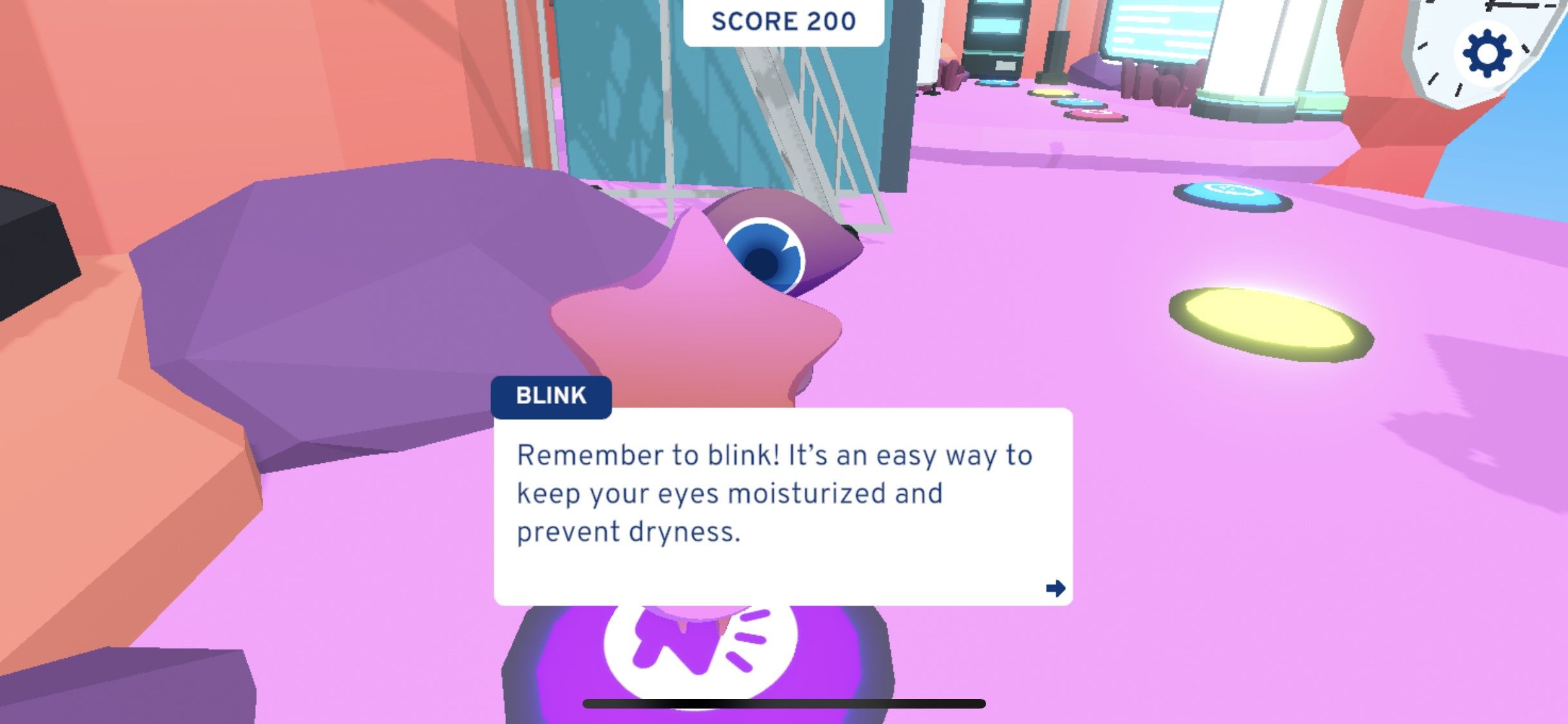Open the settings gear icon

(x=1488, y=53)
